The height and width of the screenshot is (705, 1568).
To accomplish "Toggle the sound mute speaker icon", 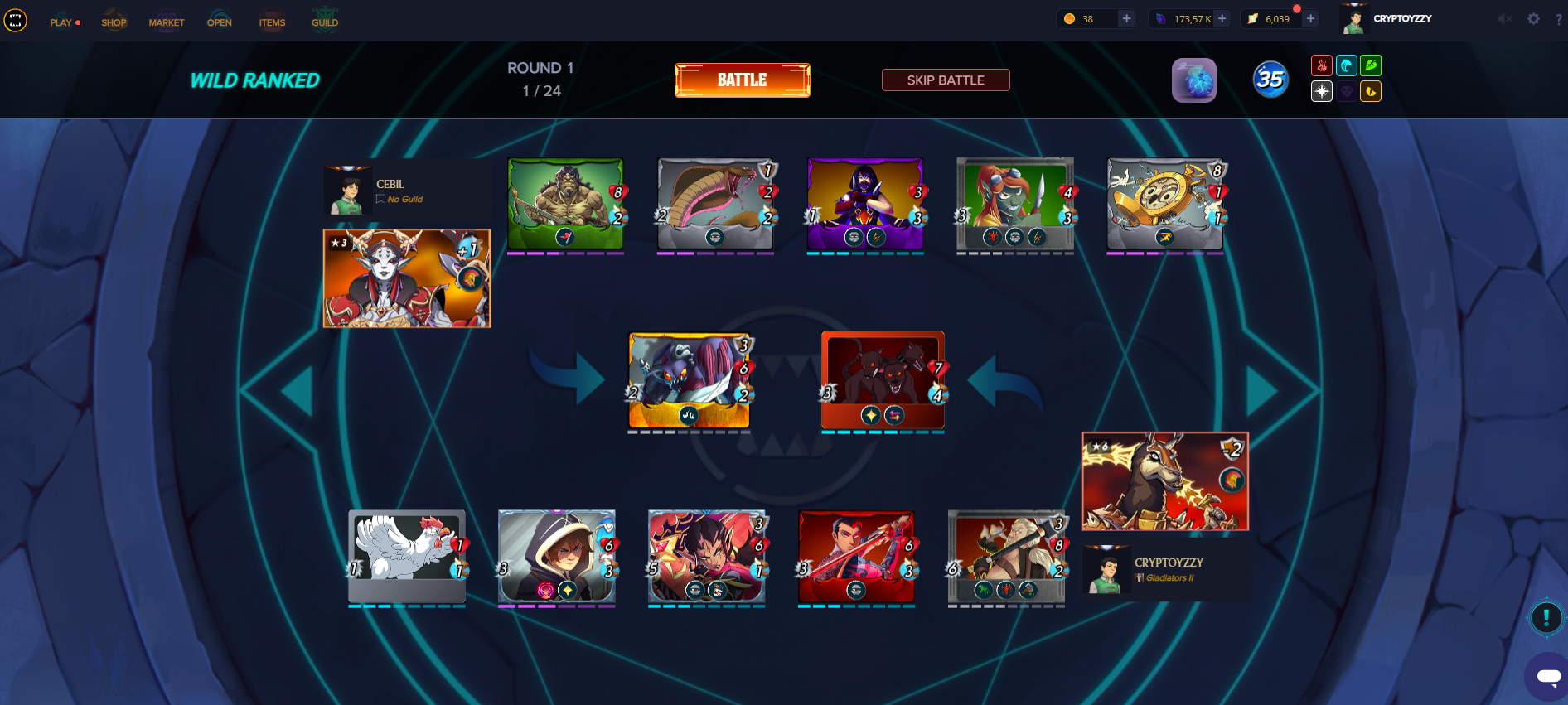I will tap(1504, 19).
